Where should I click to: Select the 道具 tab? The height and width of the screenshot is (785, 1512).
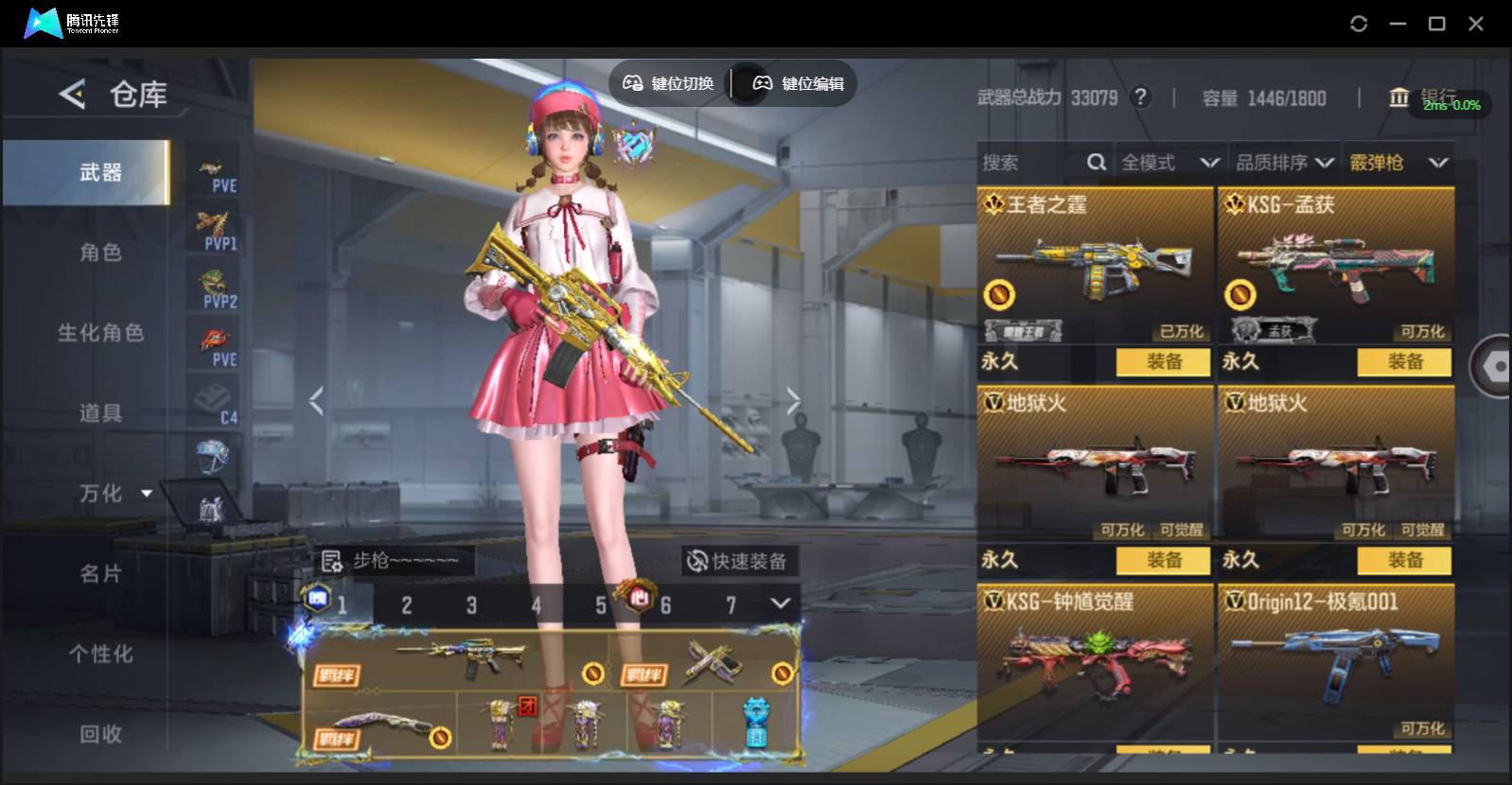pos(100,413)
